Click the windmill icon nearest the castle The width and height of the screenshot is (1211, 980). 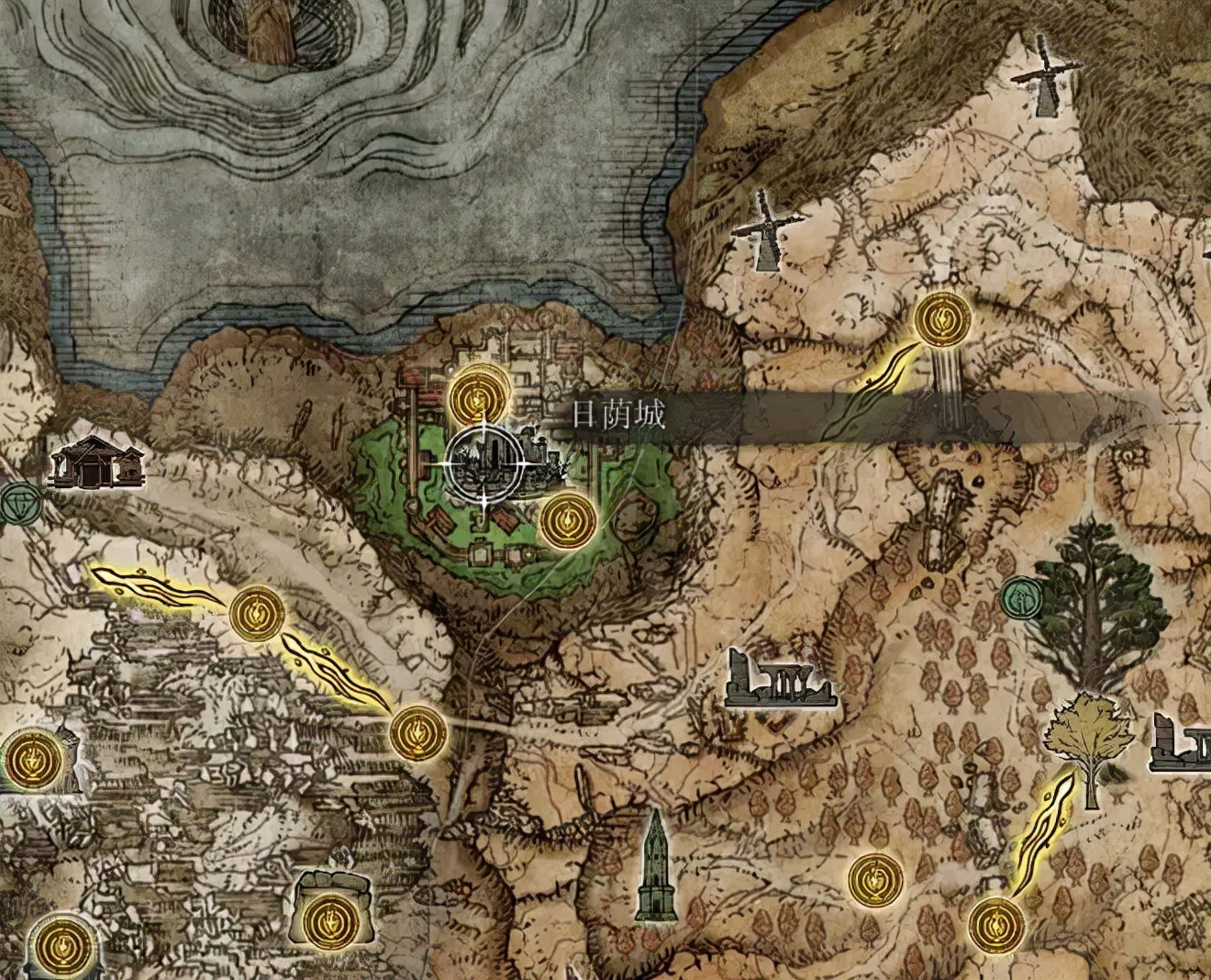coord(767,232)
